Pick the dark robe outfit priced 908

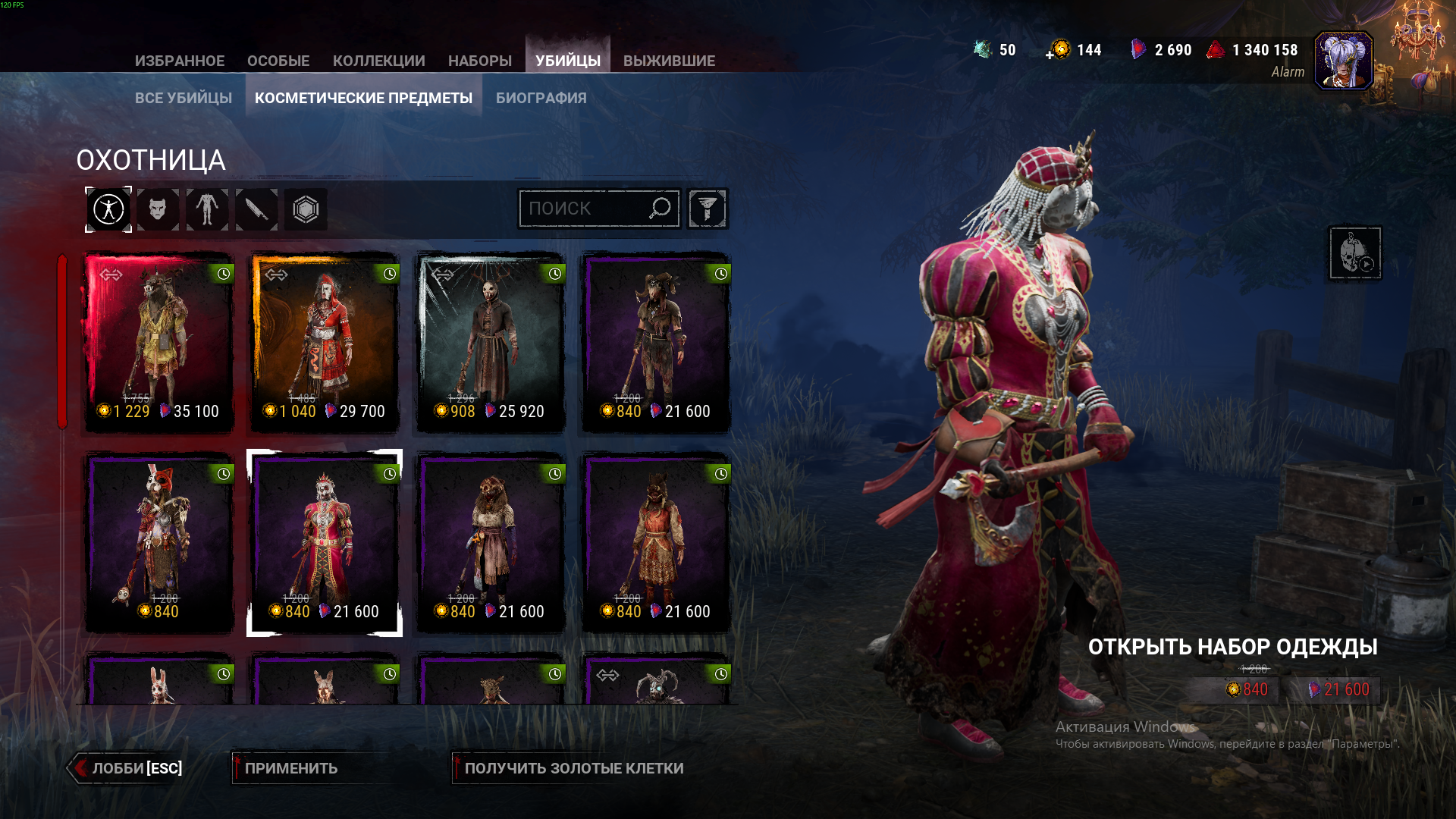pyautogui.click(x=491, y=343)
